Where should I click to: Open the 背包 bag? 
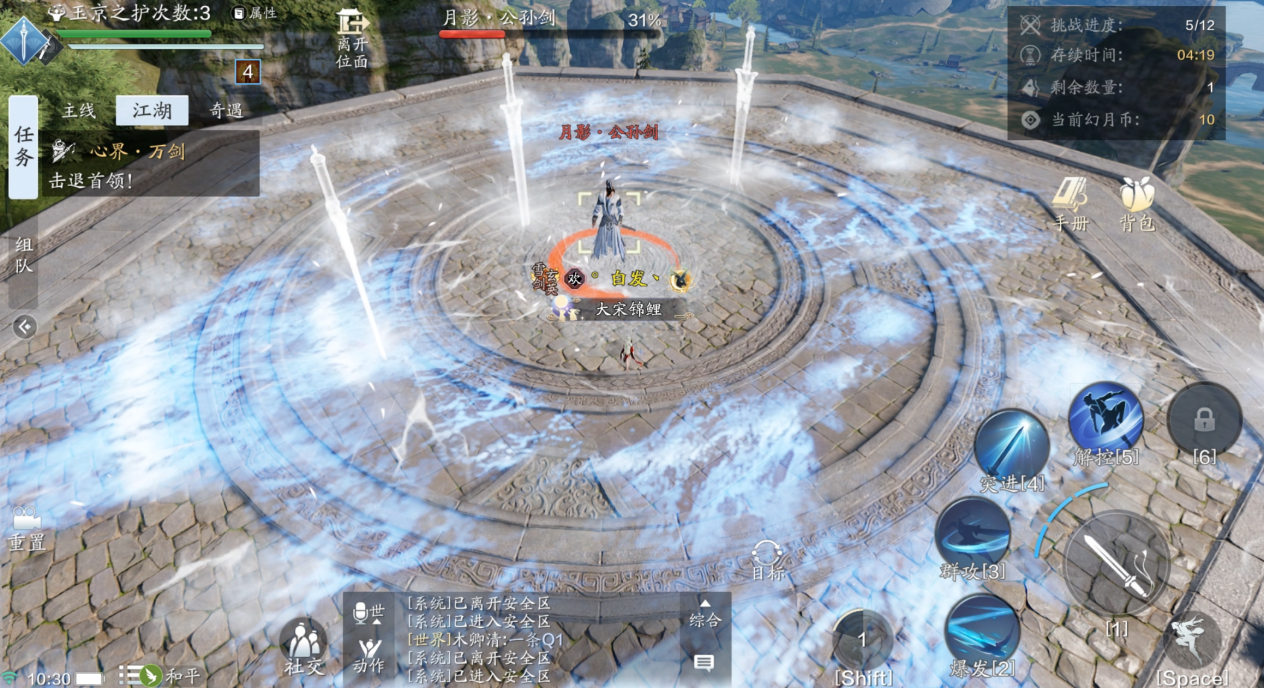[x=1138, y=204]
